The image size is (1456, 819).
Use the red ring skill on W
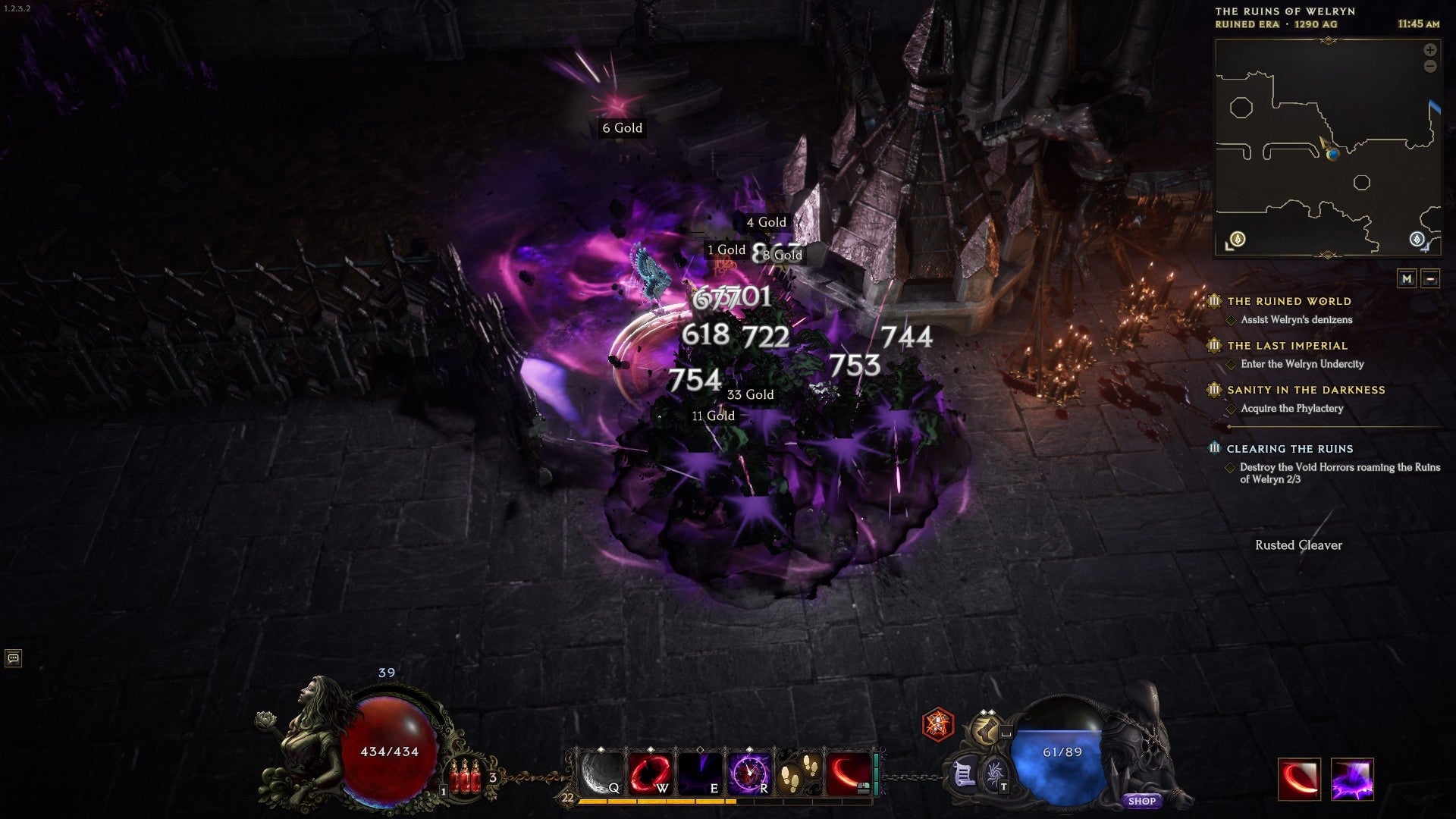point(651,773)
